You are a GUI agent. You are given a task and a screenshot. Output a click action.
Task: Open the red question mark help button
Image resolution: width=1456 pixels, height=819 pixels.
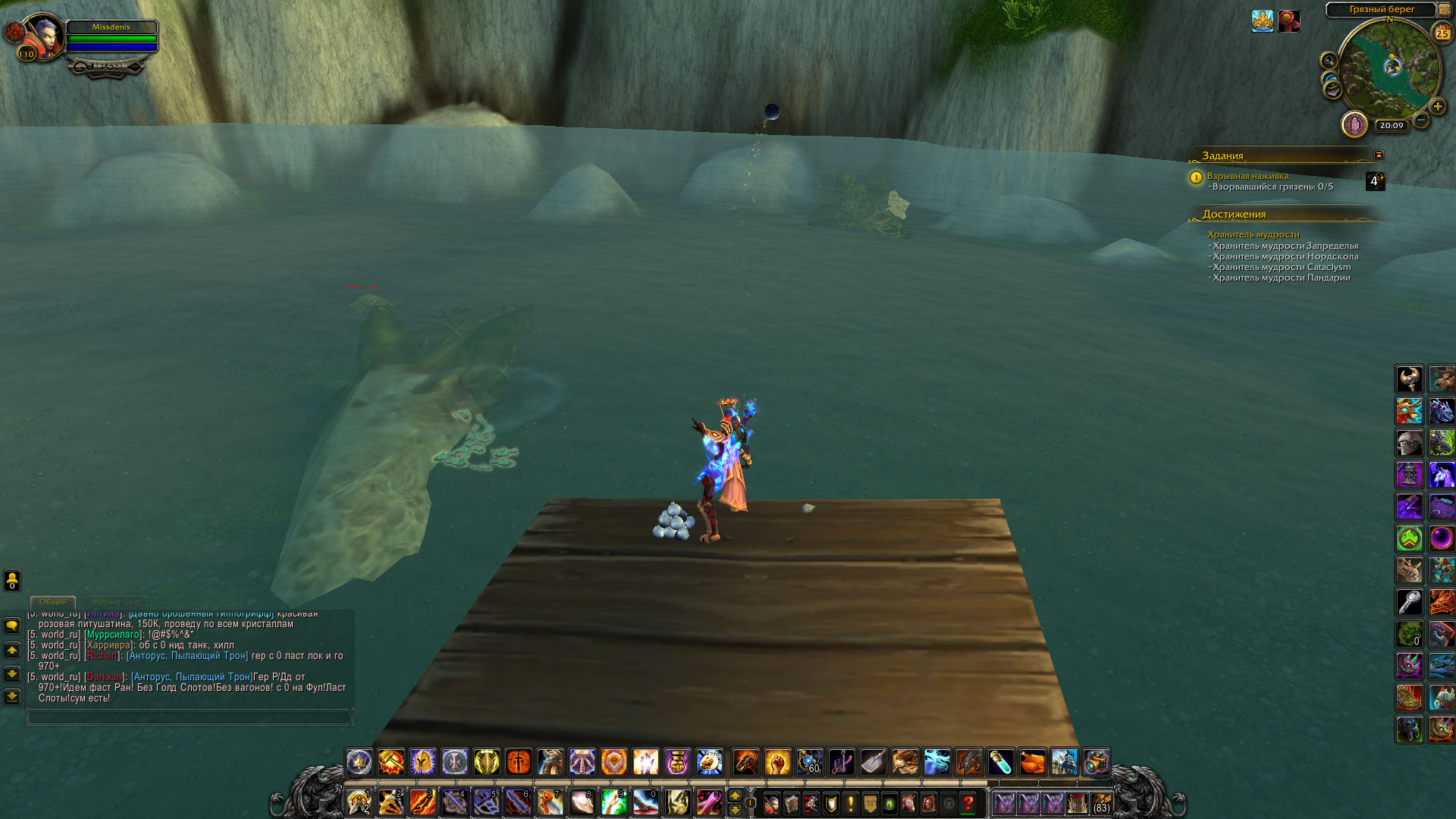click(968, 802)
